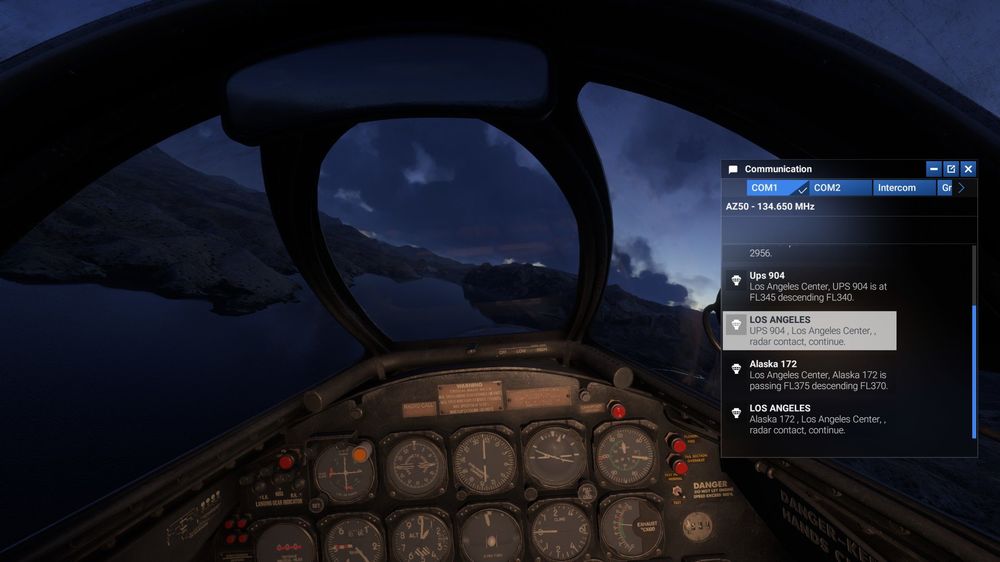Screen dimensions: 1000x562
Task: Click the communication log scrollbar
Action: 974,370
